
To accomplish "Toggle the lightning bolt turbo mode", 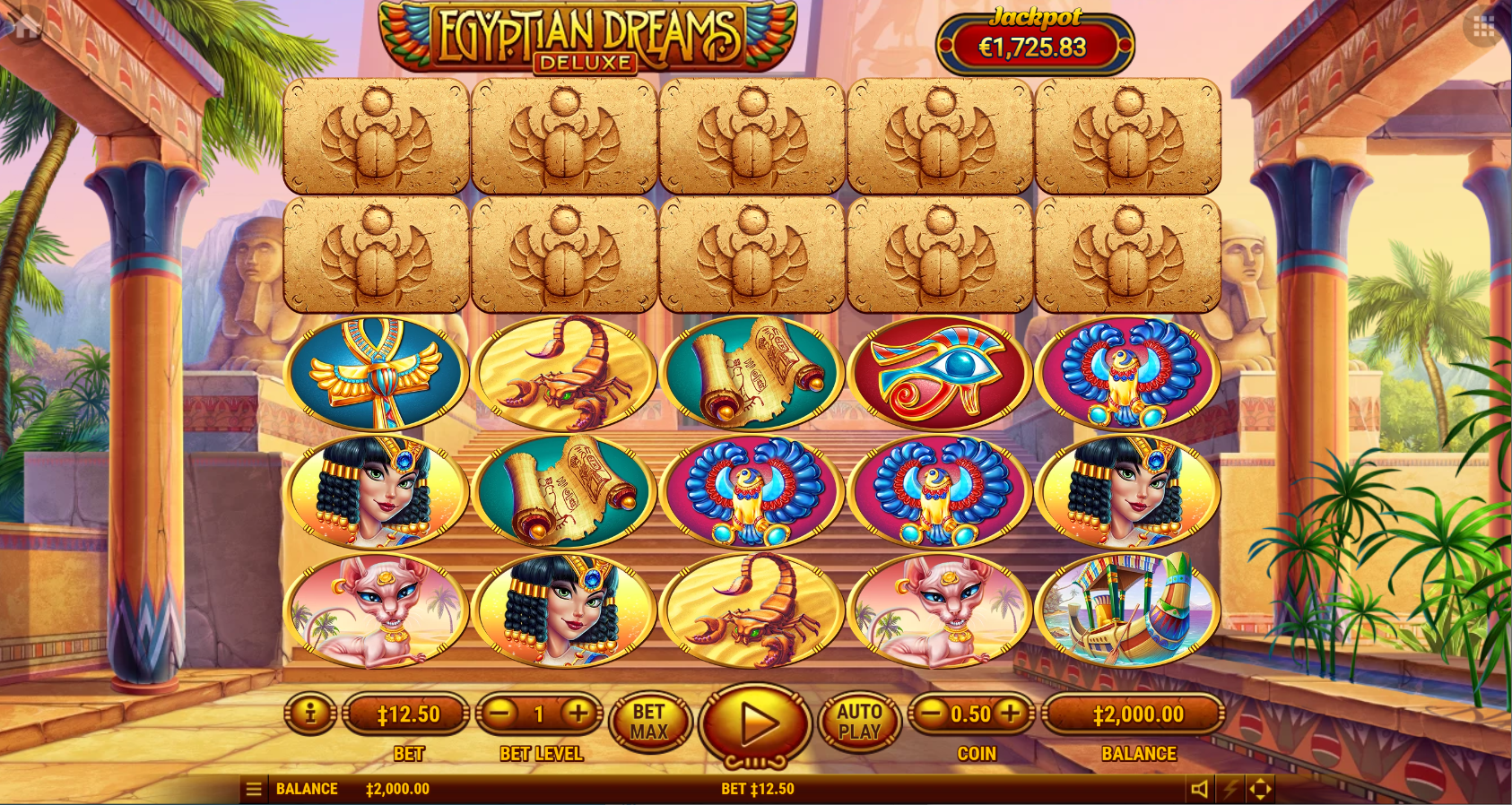I will click(1230, 789).
